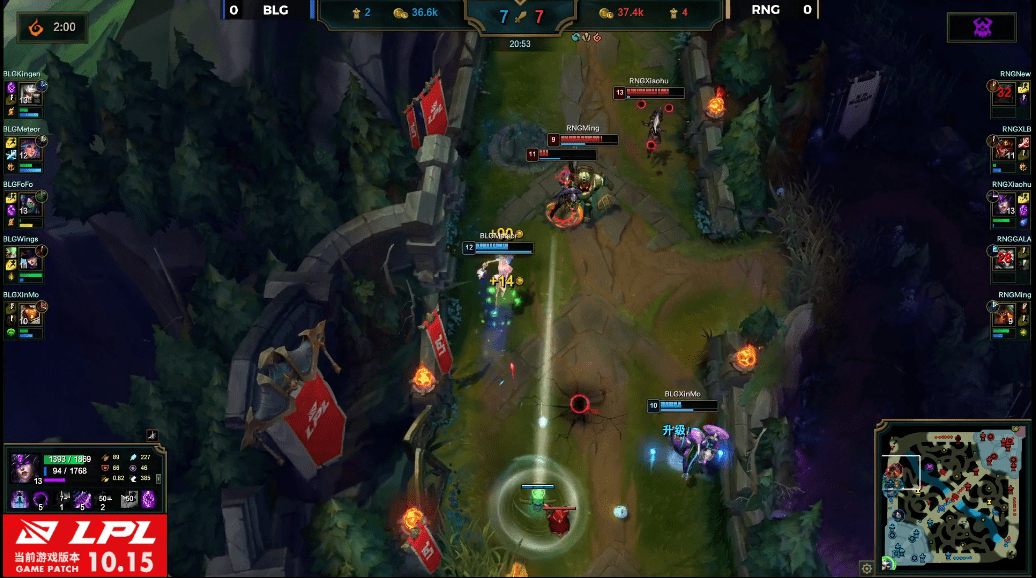The image size is (1036, 578).
Task: Select BLGFoFo's champion portrait
Action: [x=29, y=204]
